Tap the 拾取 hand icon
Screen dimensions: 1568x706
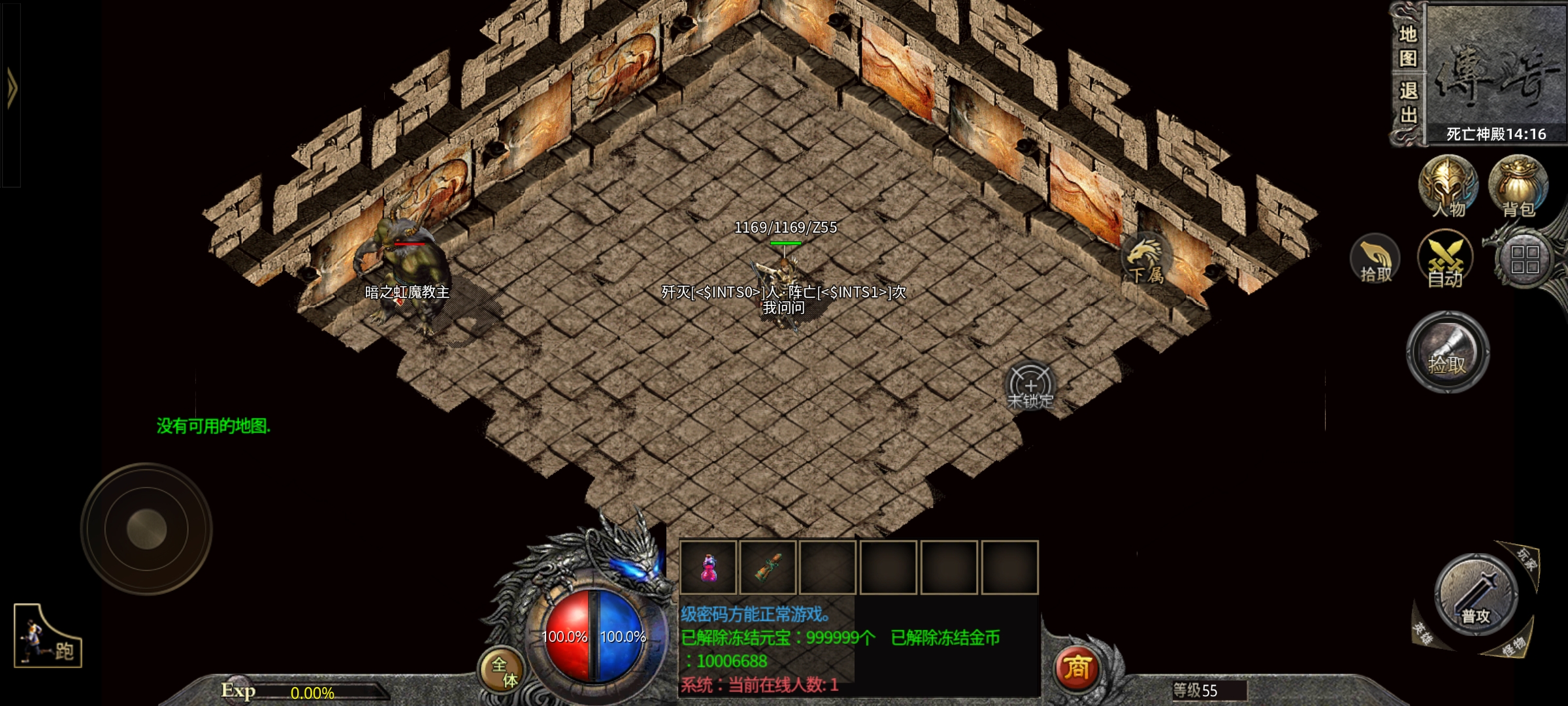pyautogui.click(x=1375, y=260)
